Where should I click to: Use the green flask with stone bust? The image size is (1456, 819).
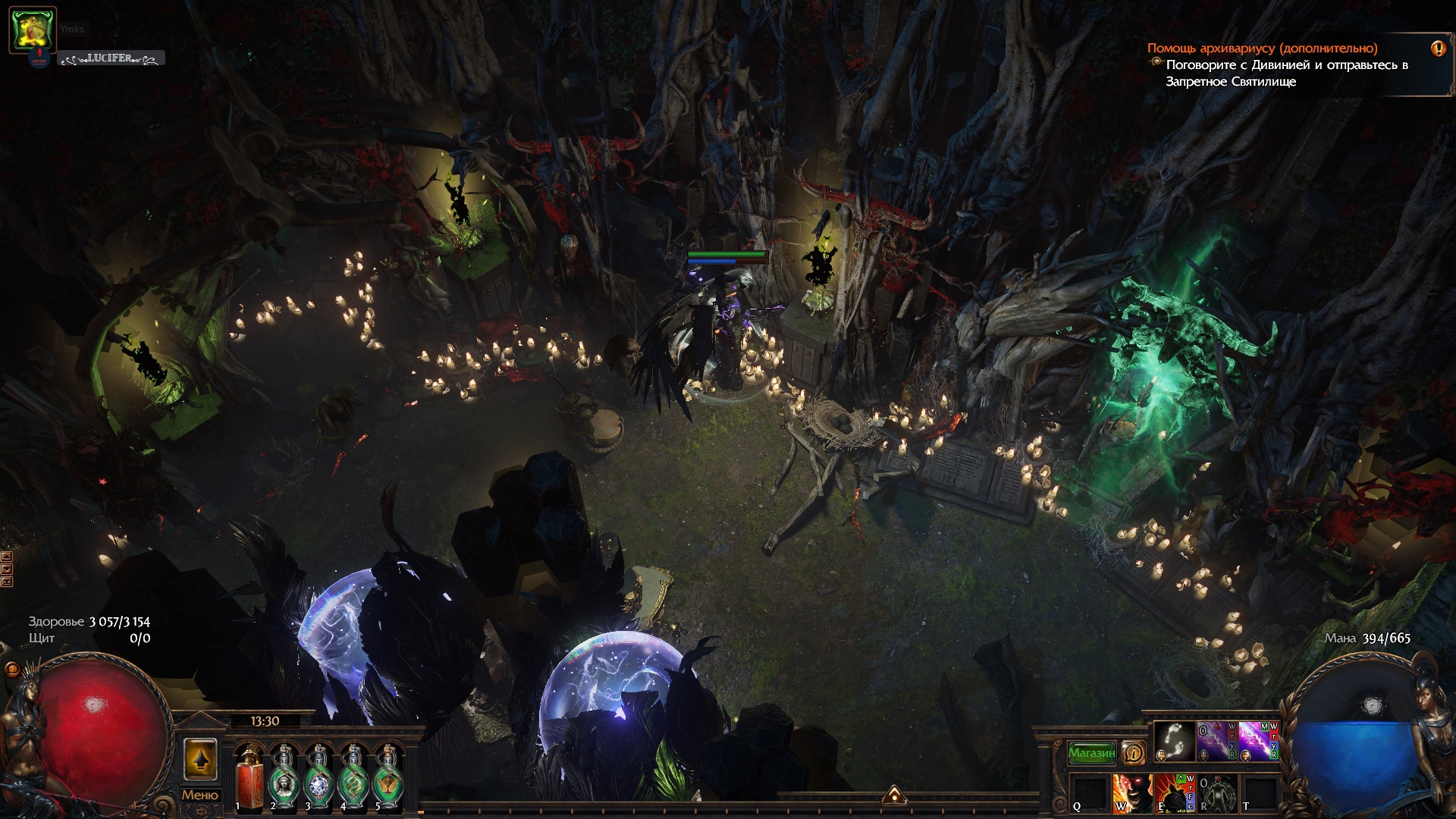[x=282, y=777]
